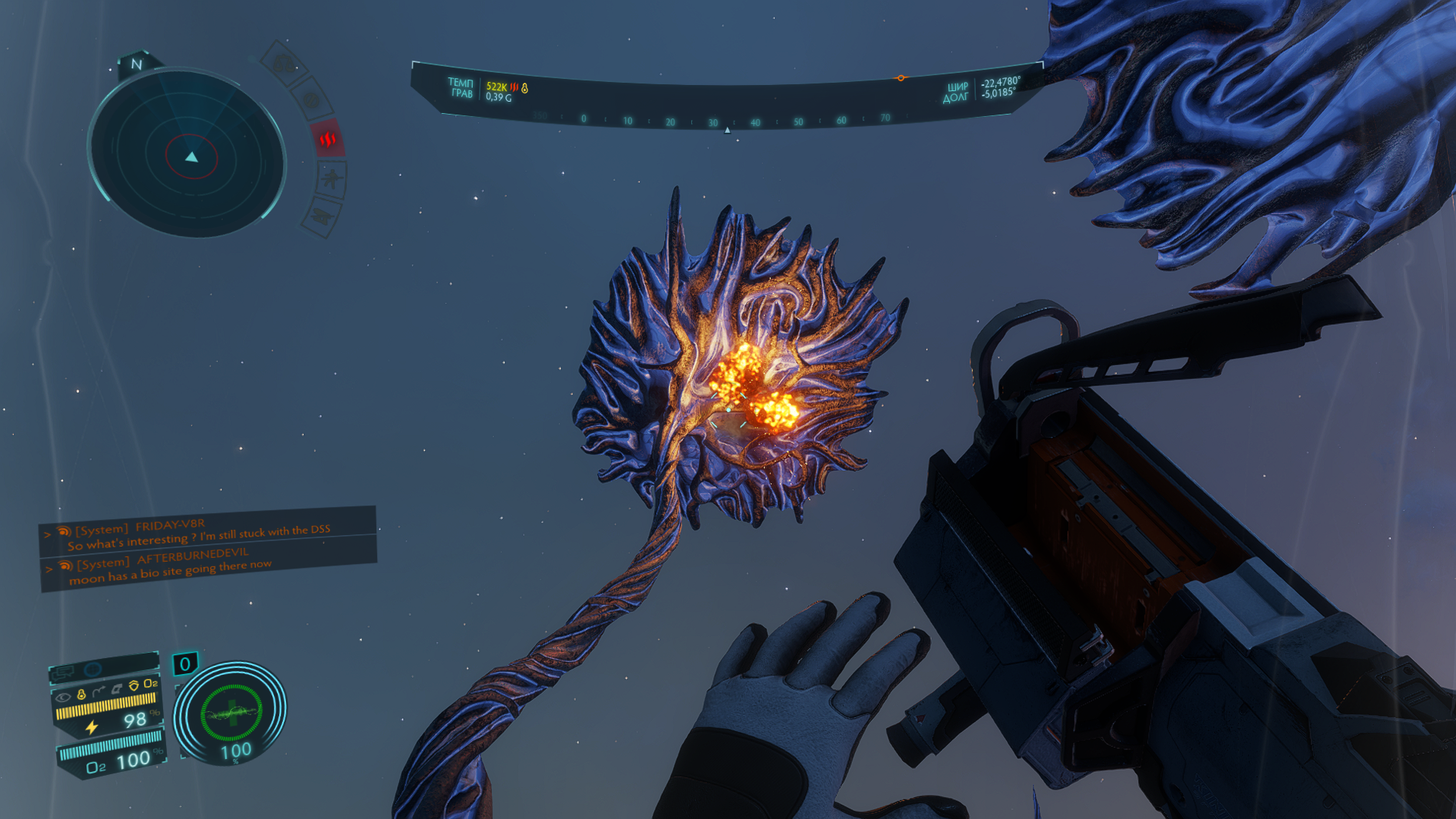Select the red heat warning icon
Screen dimensions: 1456x819
point(328,139)
